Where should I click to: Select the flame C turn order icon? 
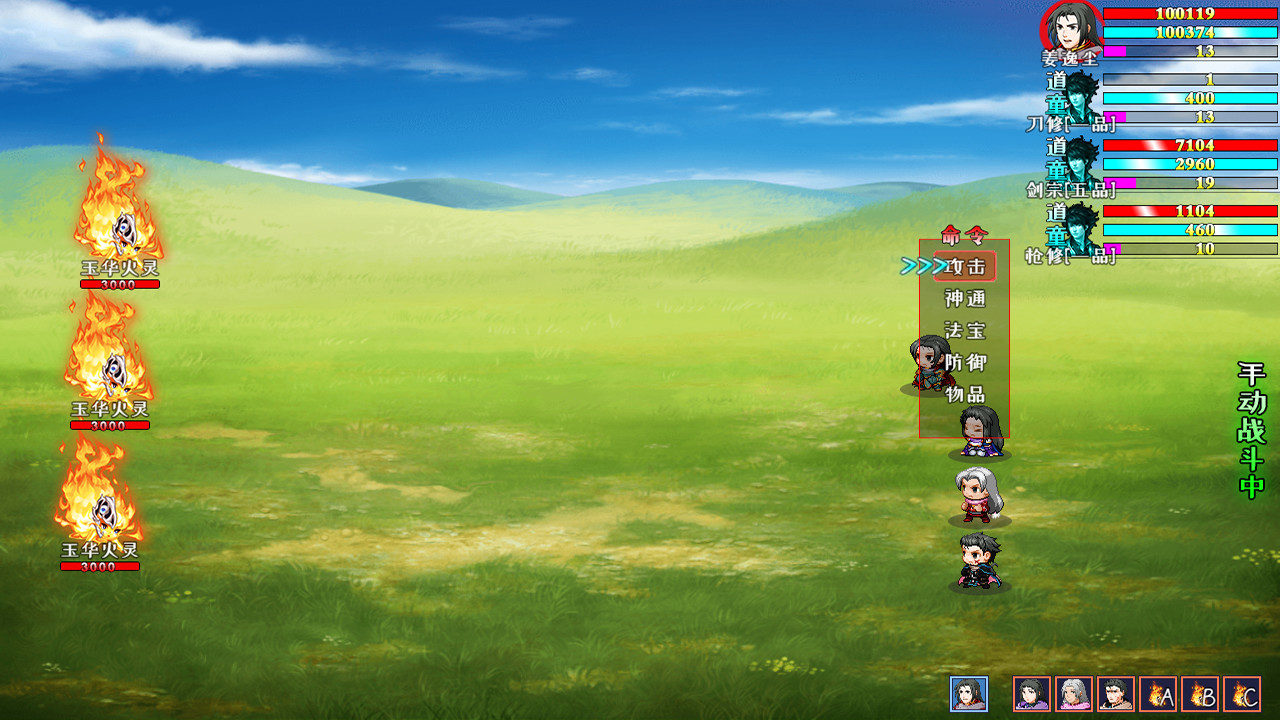1242,694
